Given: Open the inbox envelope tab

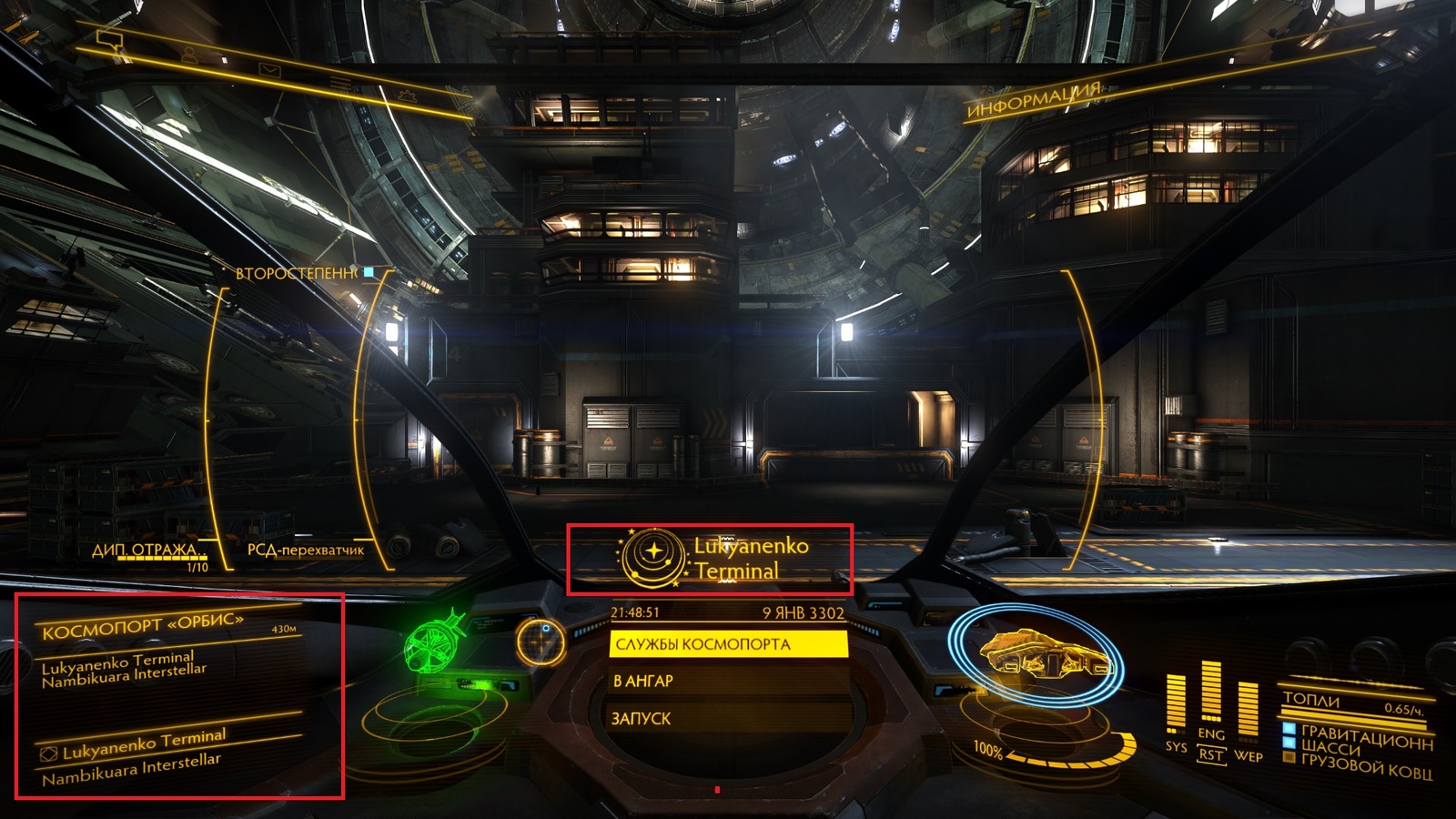Looking at the screenshot, I should (269, 69).
